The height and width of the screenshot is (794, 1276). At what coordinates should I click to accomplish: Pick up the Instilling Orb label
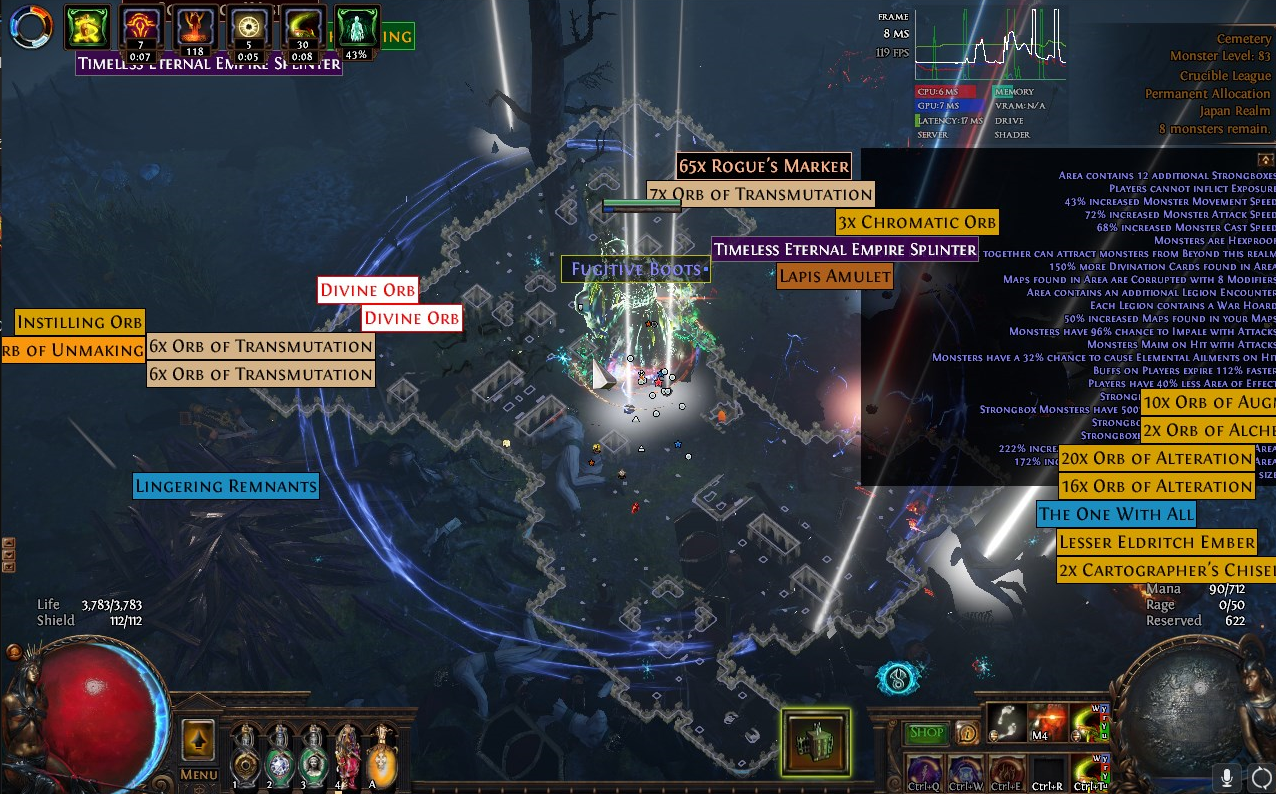coord(80,322)
